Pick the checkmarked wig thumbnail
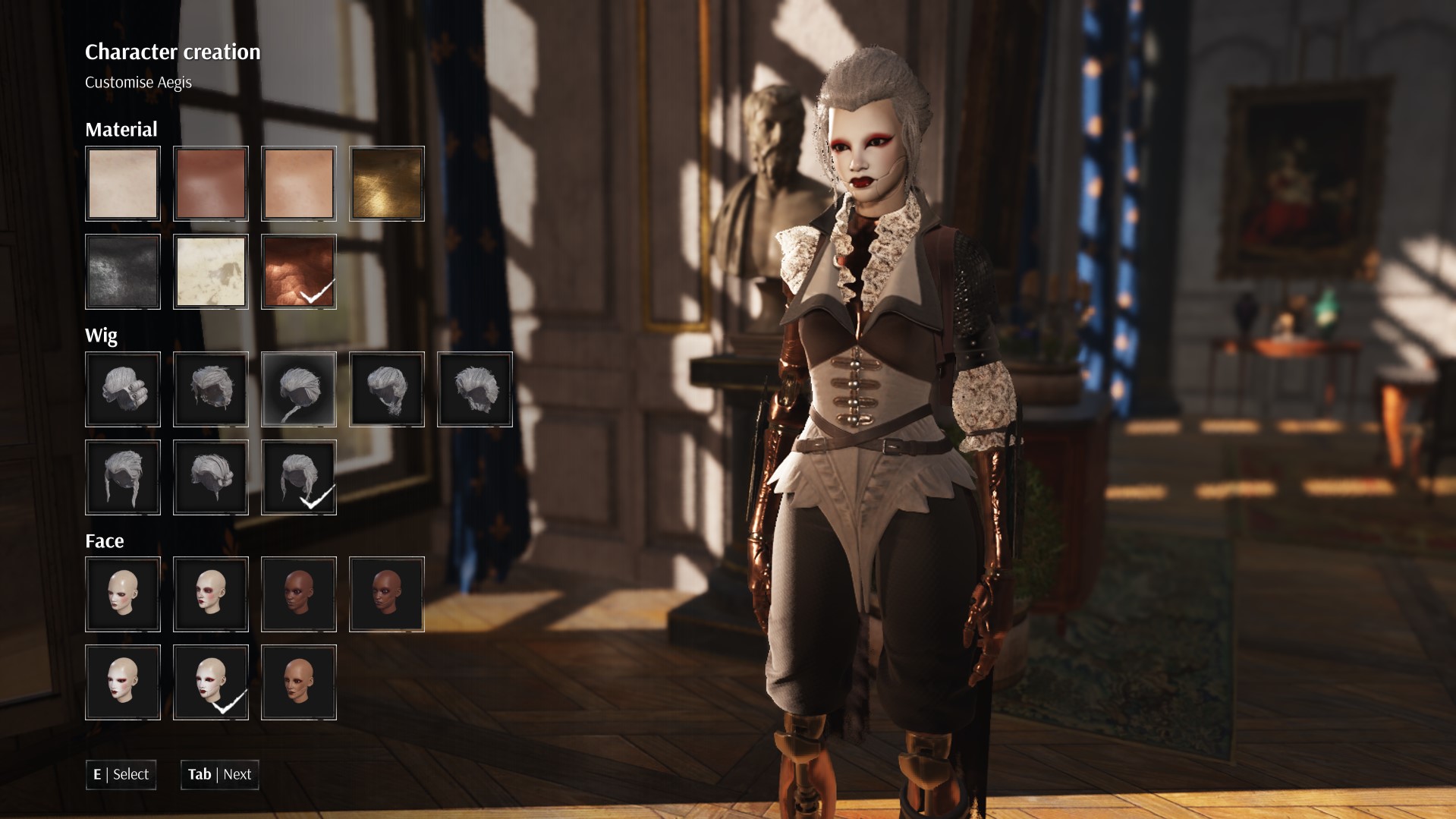Image resolution: width=1456 pixels, height=819 pixels. 299,477
